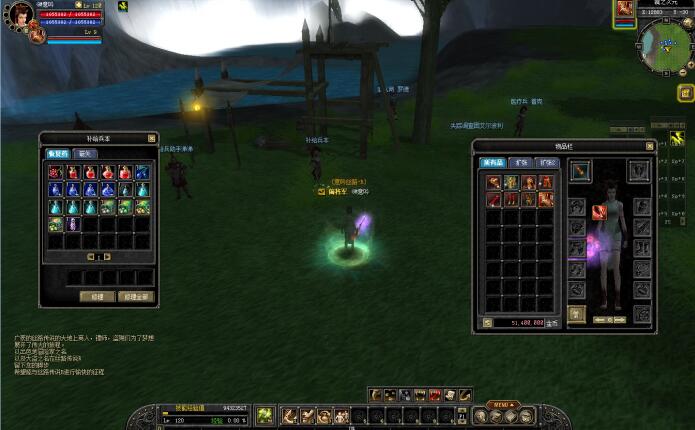Click the repair all button
This screenshot has height=430, width=695.
133,296
